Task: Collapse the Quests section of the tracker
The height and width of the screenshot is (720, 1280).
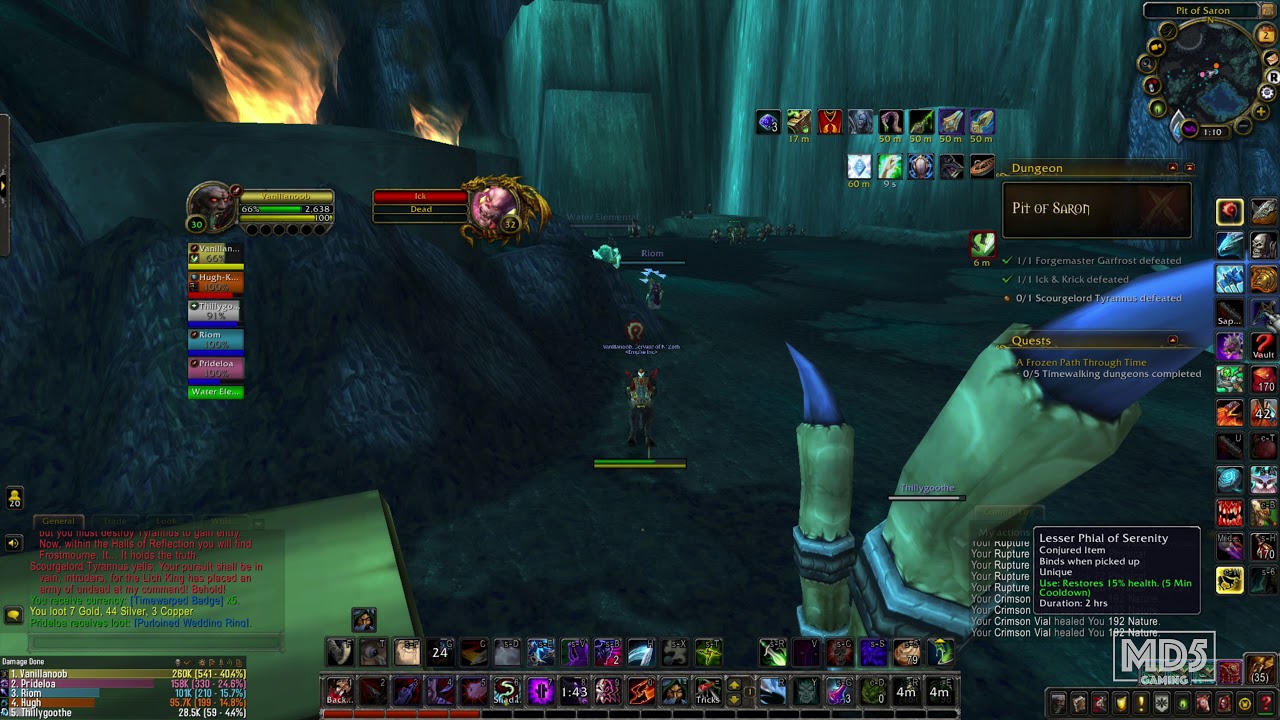Action: click(1172, 339)
